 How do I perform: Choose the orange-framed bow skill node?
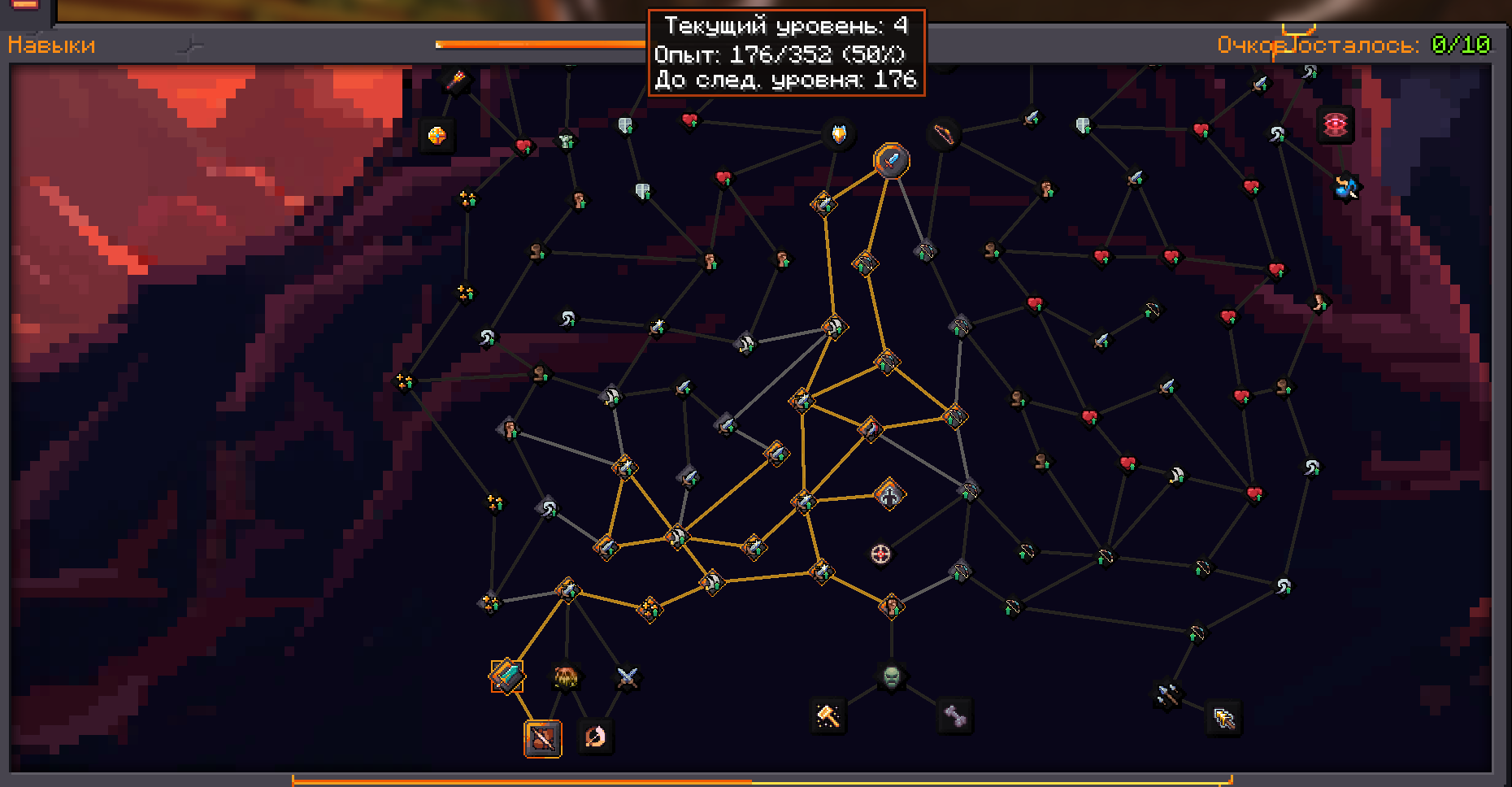click(x=542, y=738)
